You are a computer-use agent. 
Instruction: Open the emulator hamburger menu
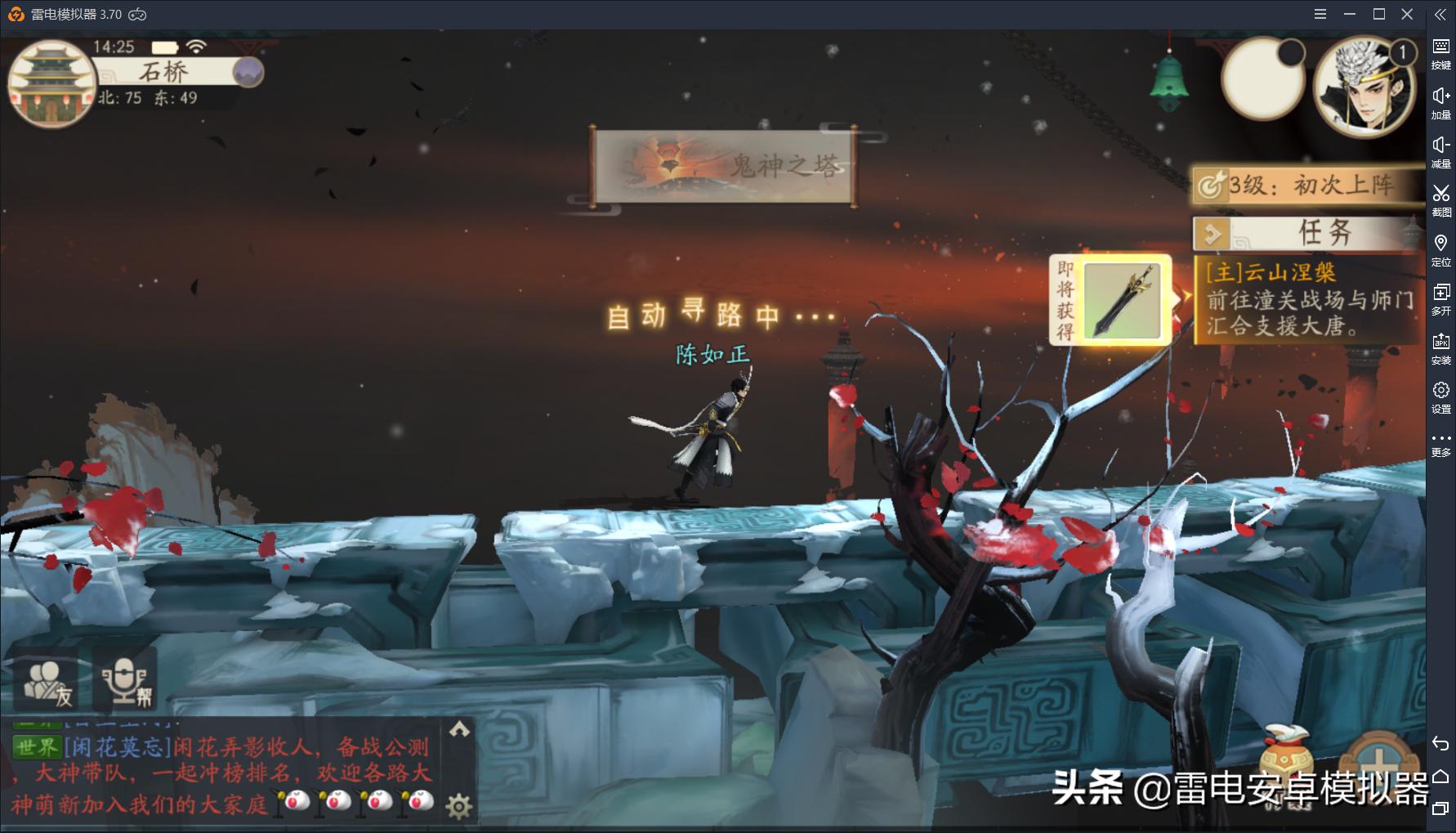pyautogui.click(x=1319, y=14)
